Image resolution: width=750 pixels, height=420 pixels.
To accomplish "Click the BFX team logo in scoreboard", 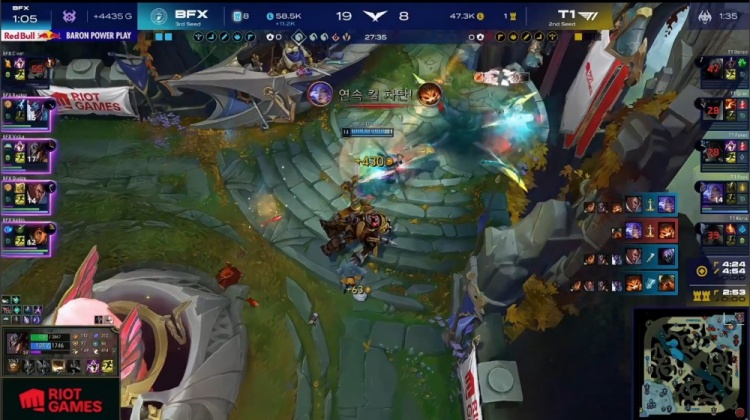I will point(159,15).
